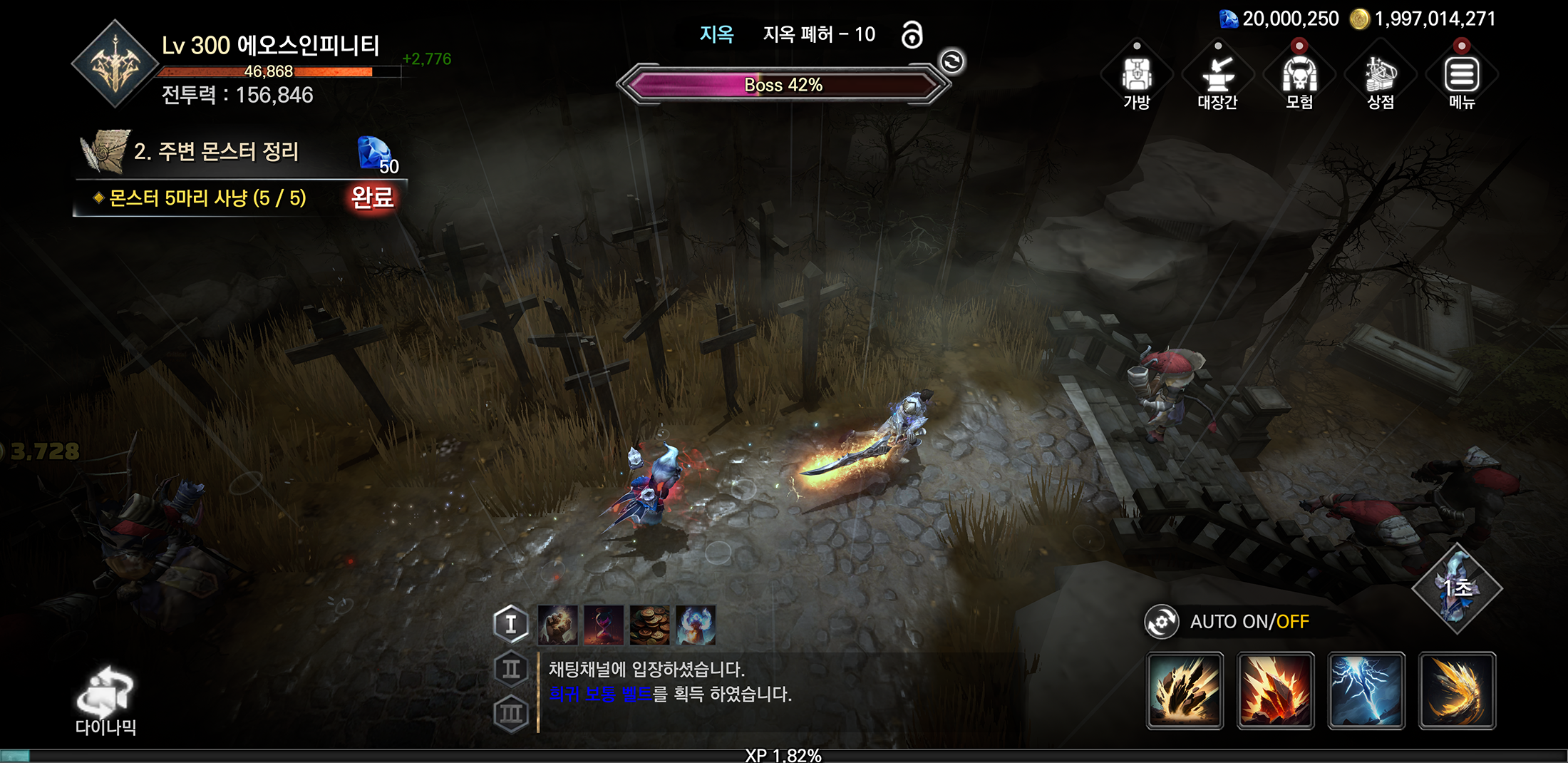Tap the diamond companion skill on cooldown

tap(1457, 589)
